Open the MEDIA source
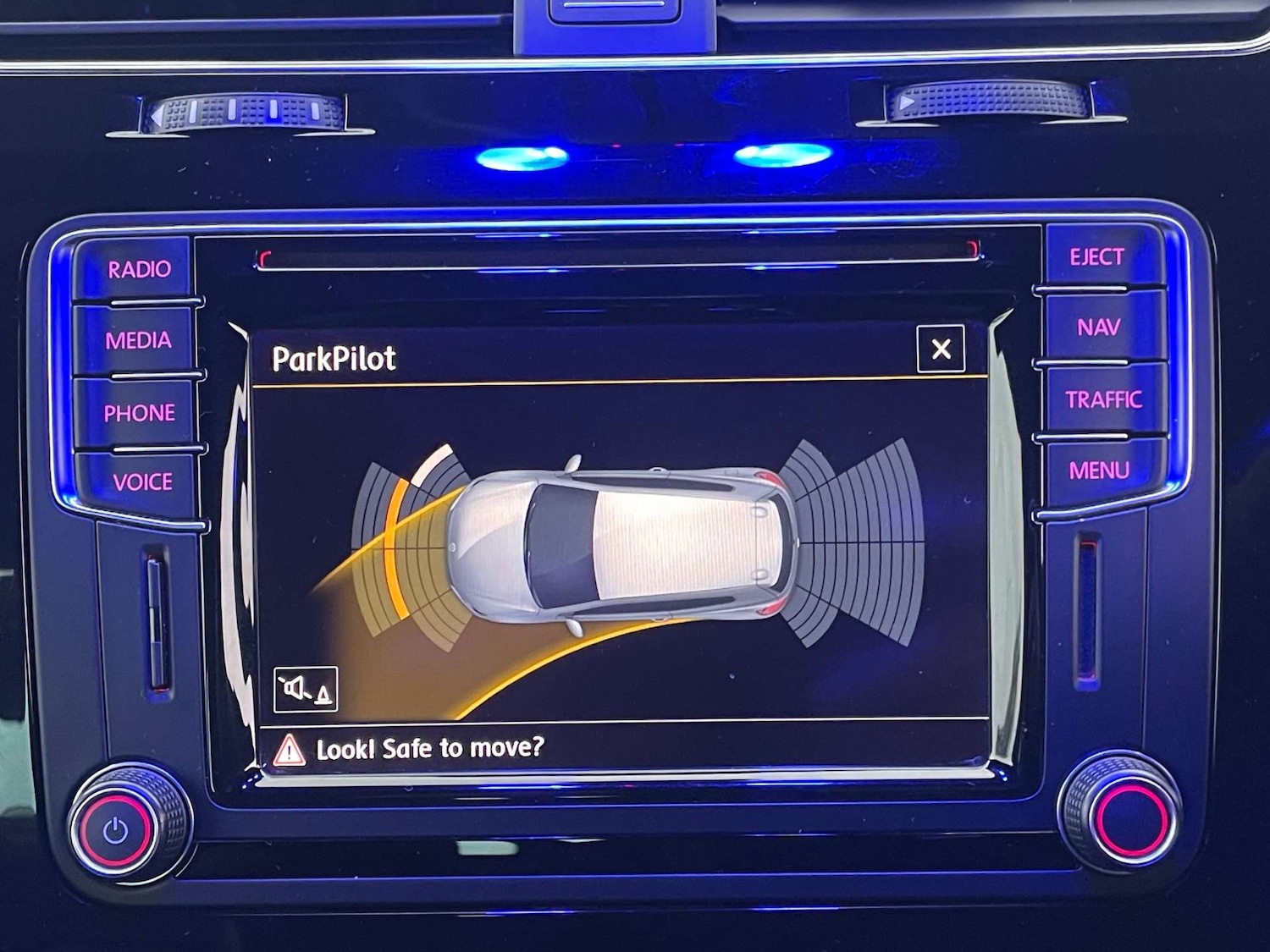 [x=138, y=340]
